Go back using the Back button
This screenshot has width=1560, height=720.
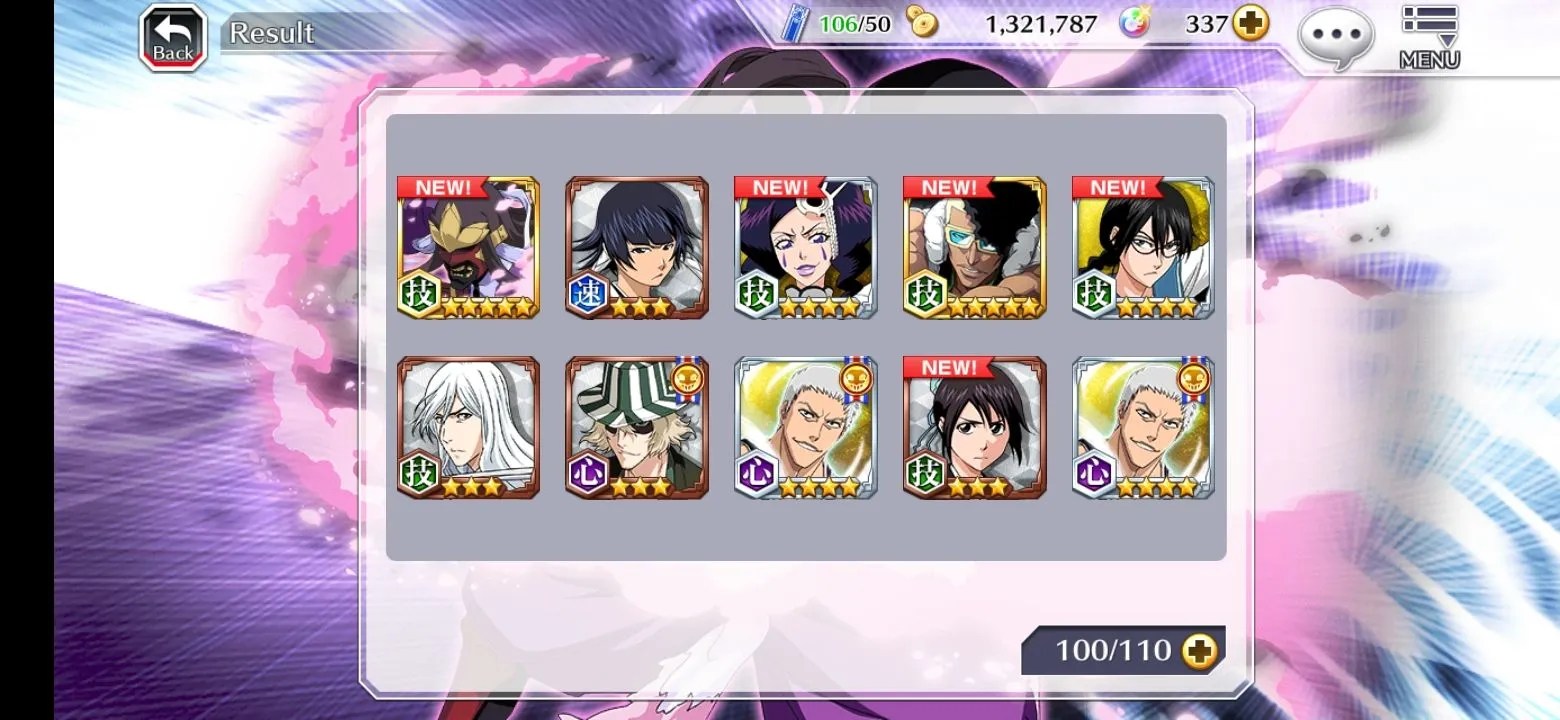coord(173,38)
